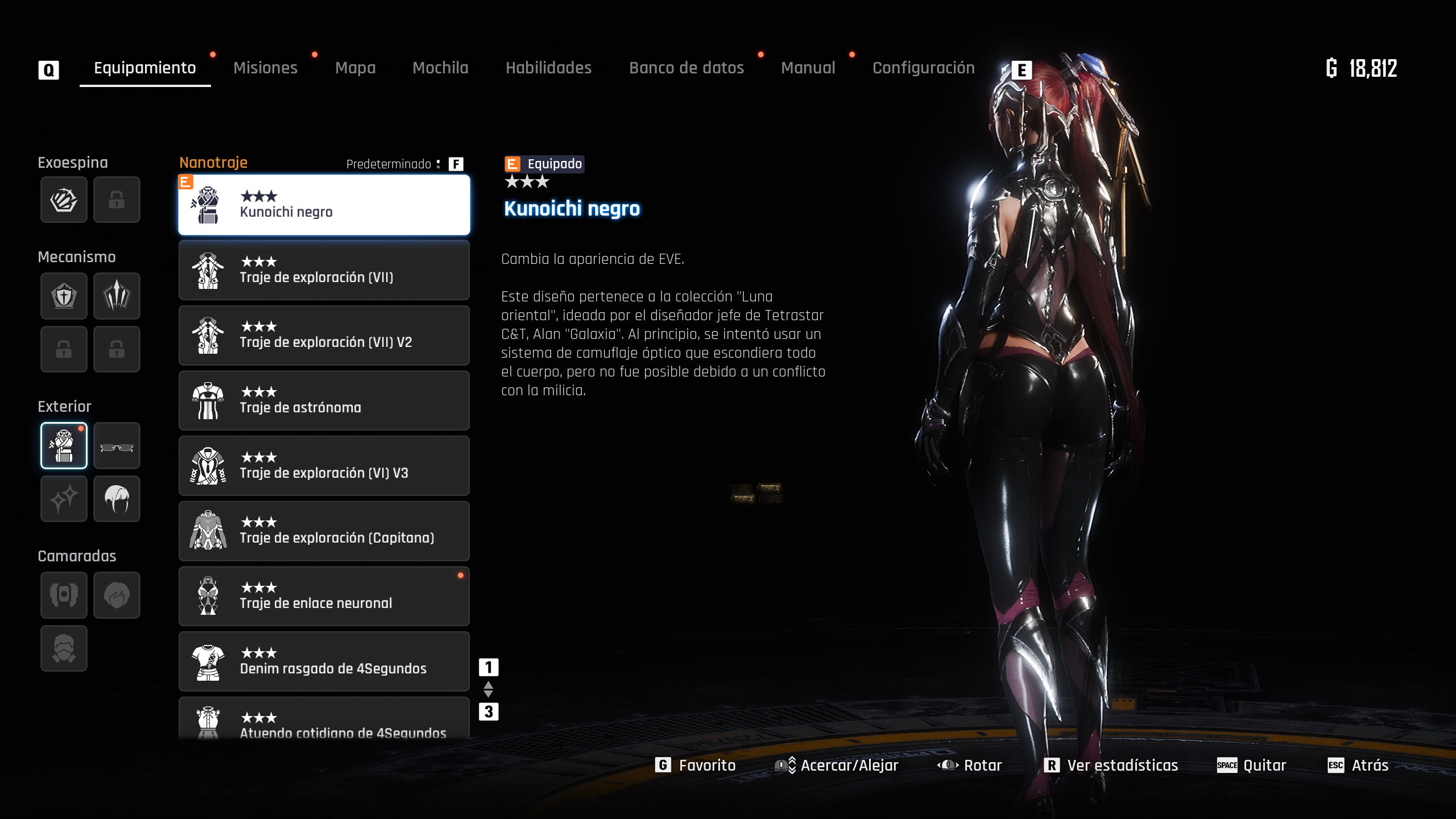This screenshot has width=1456, height=819.
Task: Pick Denim rasgado de 4Segundos outfit
Action: click(324, 661)
